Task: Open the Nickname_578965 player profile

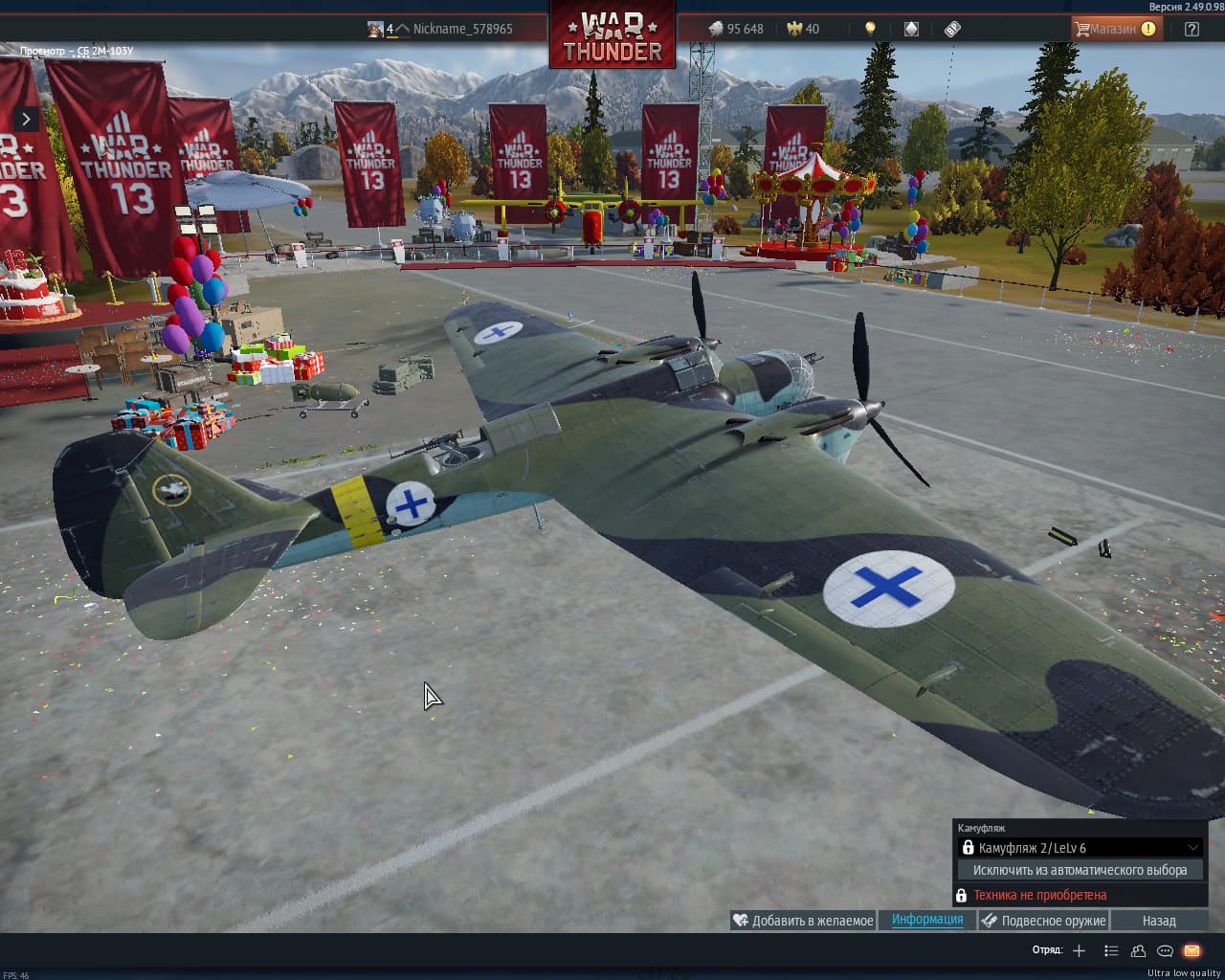Action: click(x=461, y=29)
